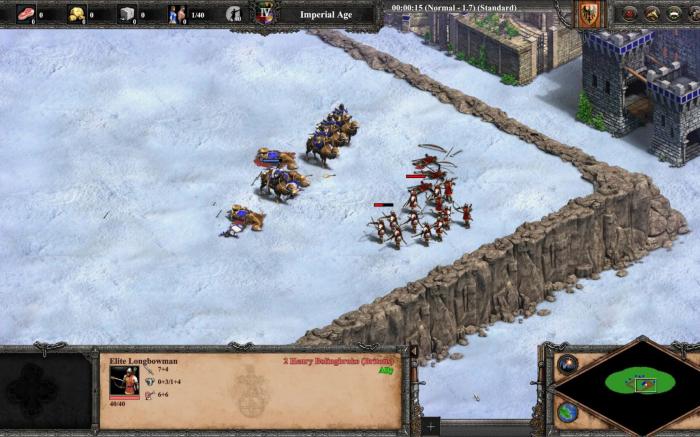
Task: Click the civilization shield emblem
Action: coord(588,14)
